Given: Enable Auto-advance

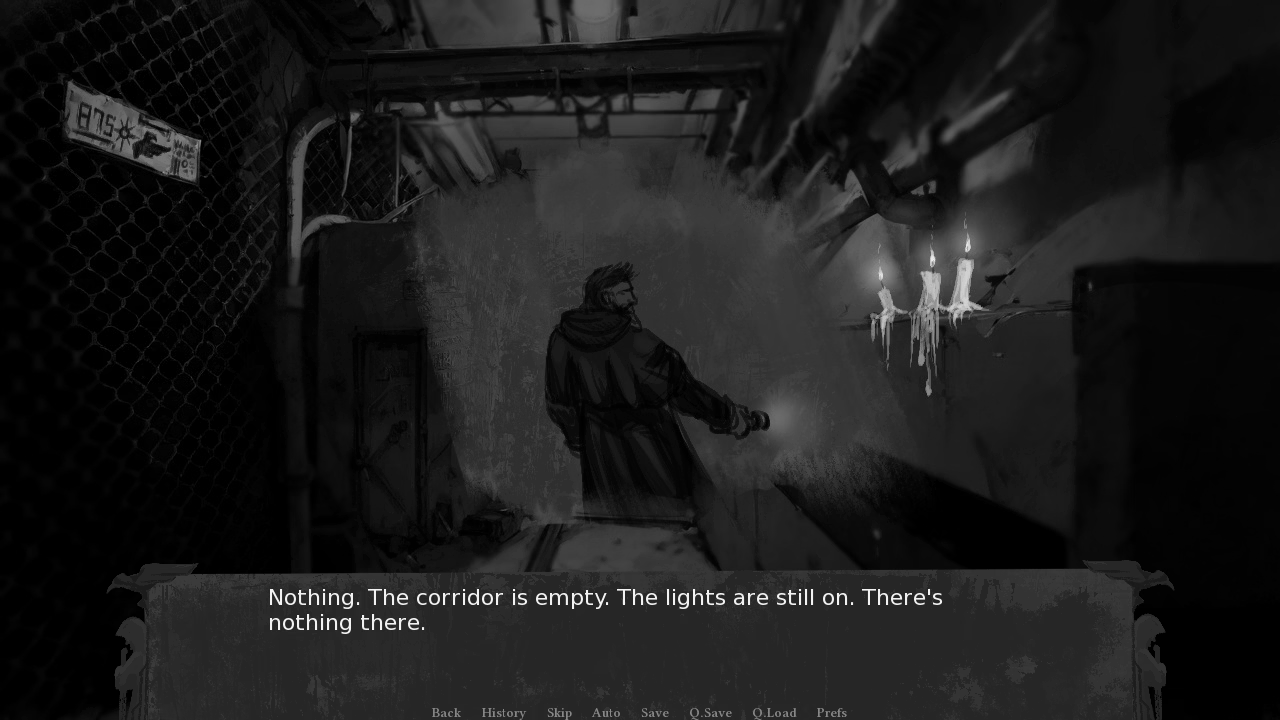Looking at the screenshot, I should (606, 712).
